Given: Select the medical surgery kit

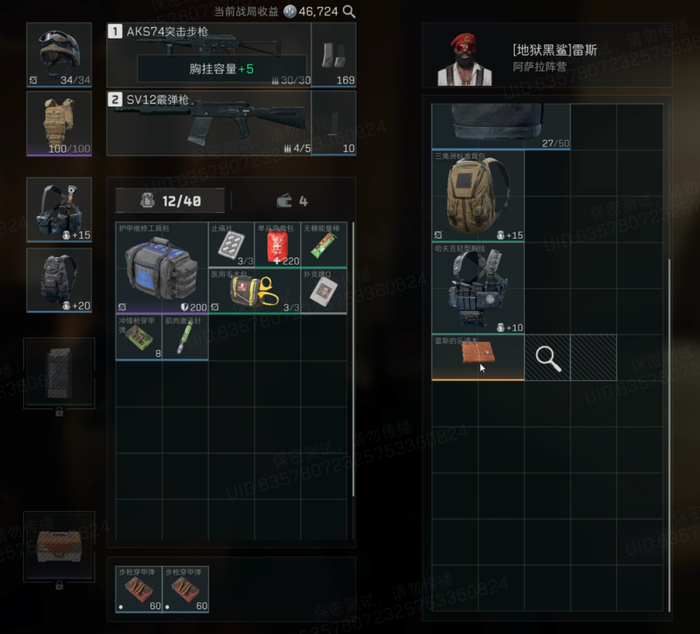Looking at the screenshot, I should coord(254,290).
